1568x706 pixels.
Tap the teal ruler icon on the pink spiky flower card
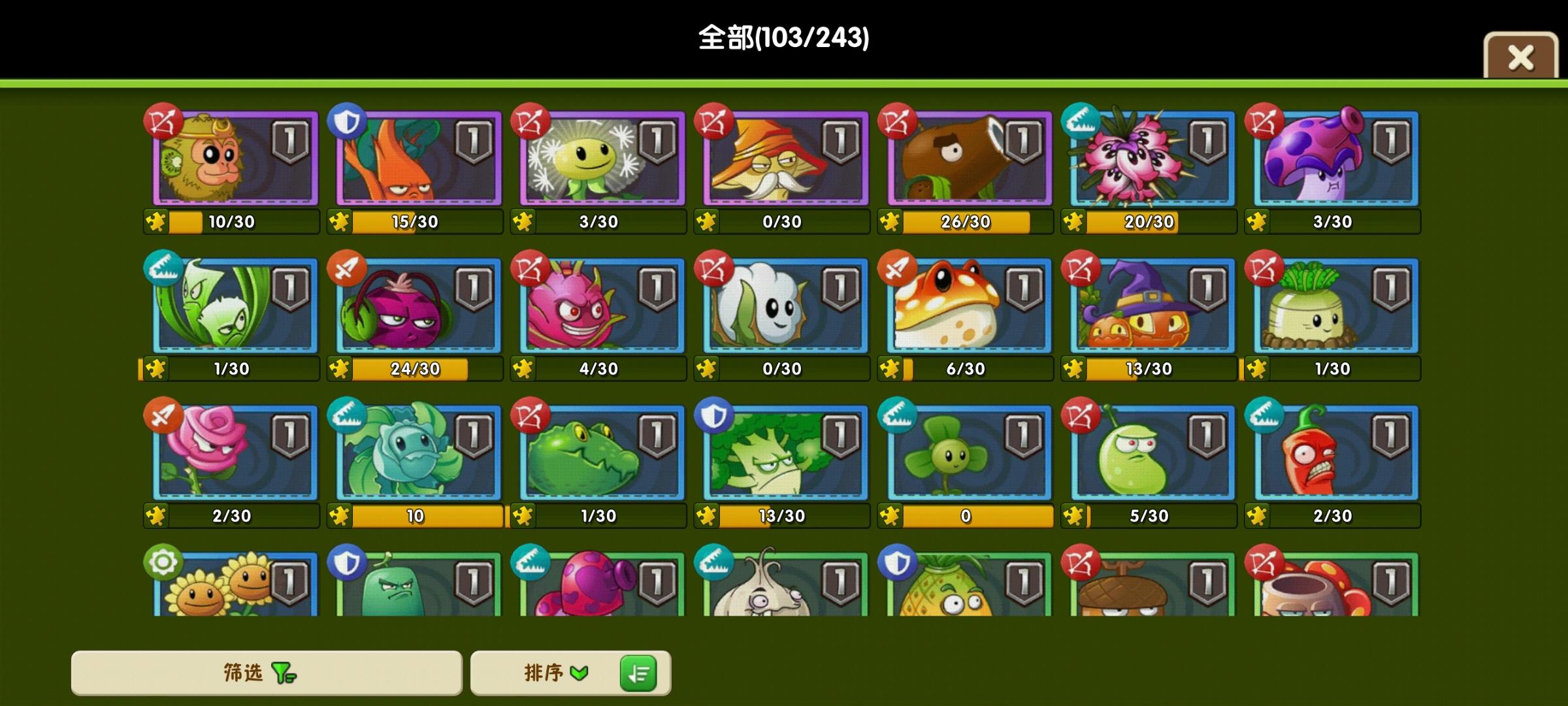point(1080,122)
